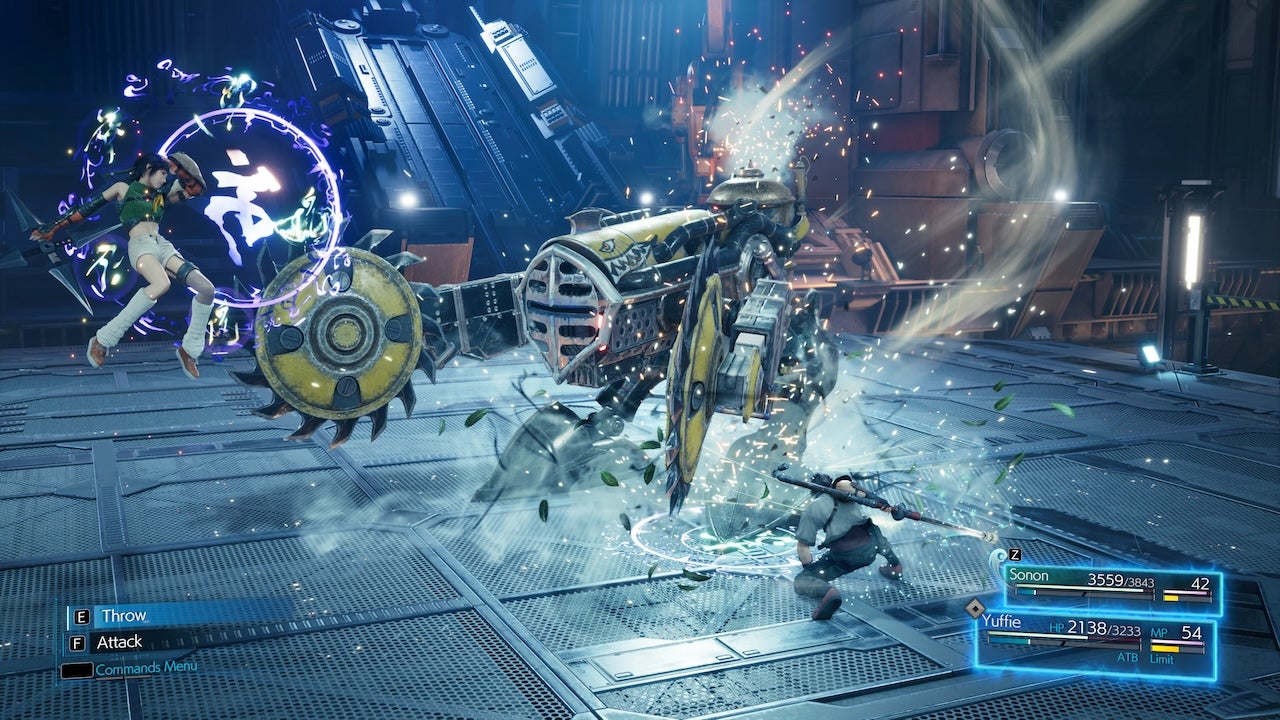Click the F keycap icon in the command list

pyautogui.click(x=77, y=642)
